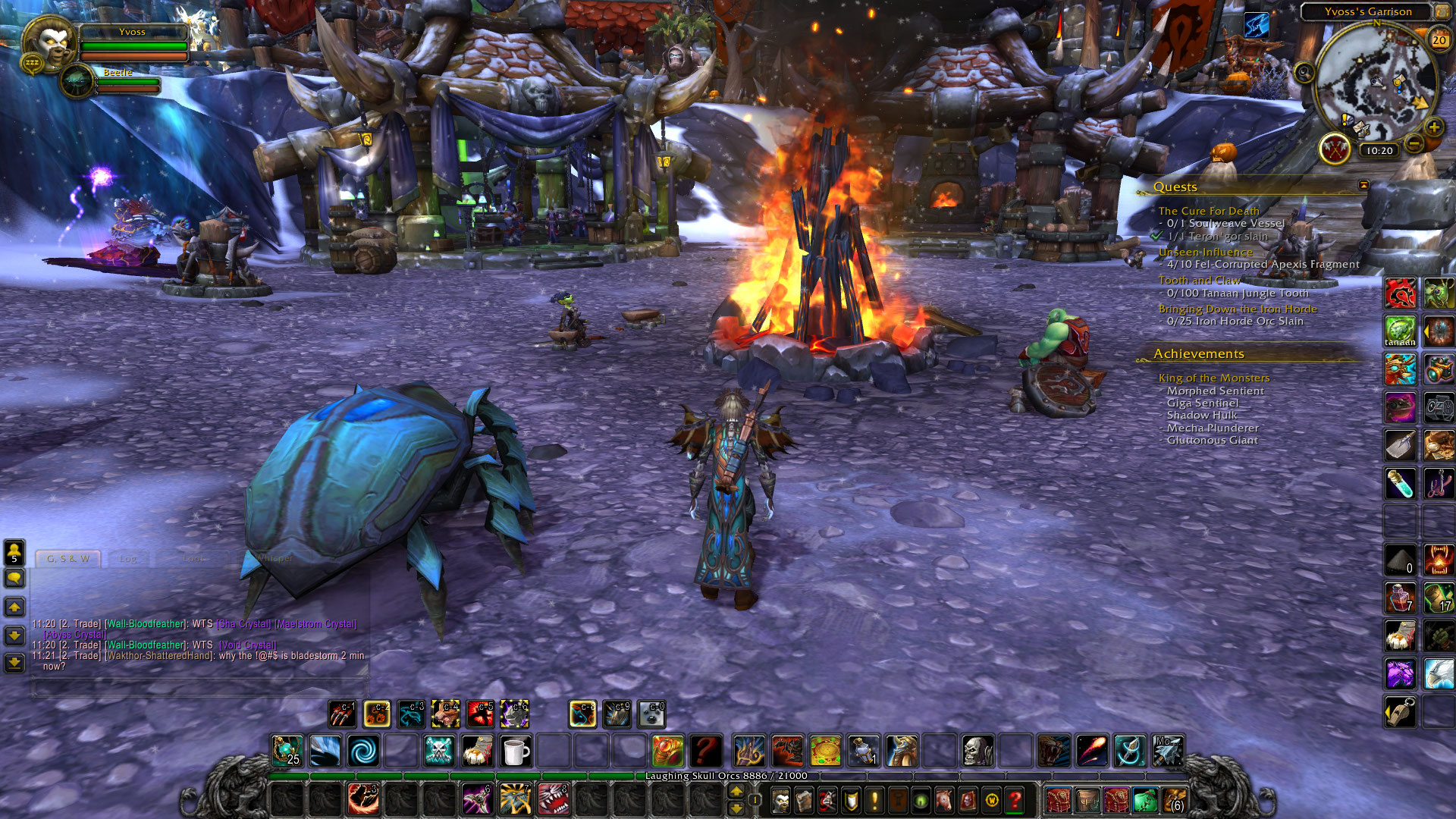This screenshot has width=1456, height=819.
Task: Zoom out on the minimap
Action: (x=1414, y=143)
